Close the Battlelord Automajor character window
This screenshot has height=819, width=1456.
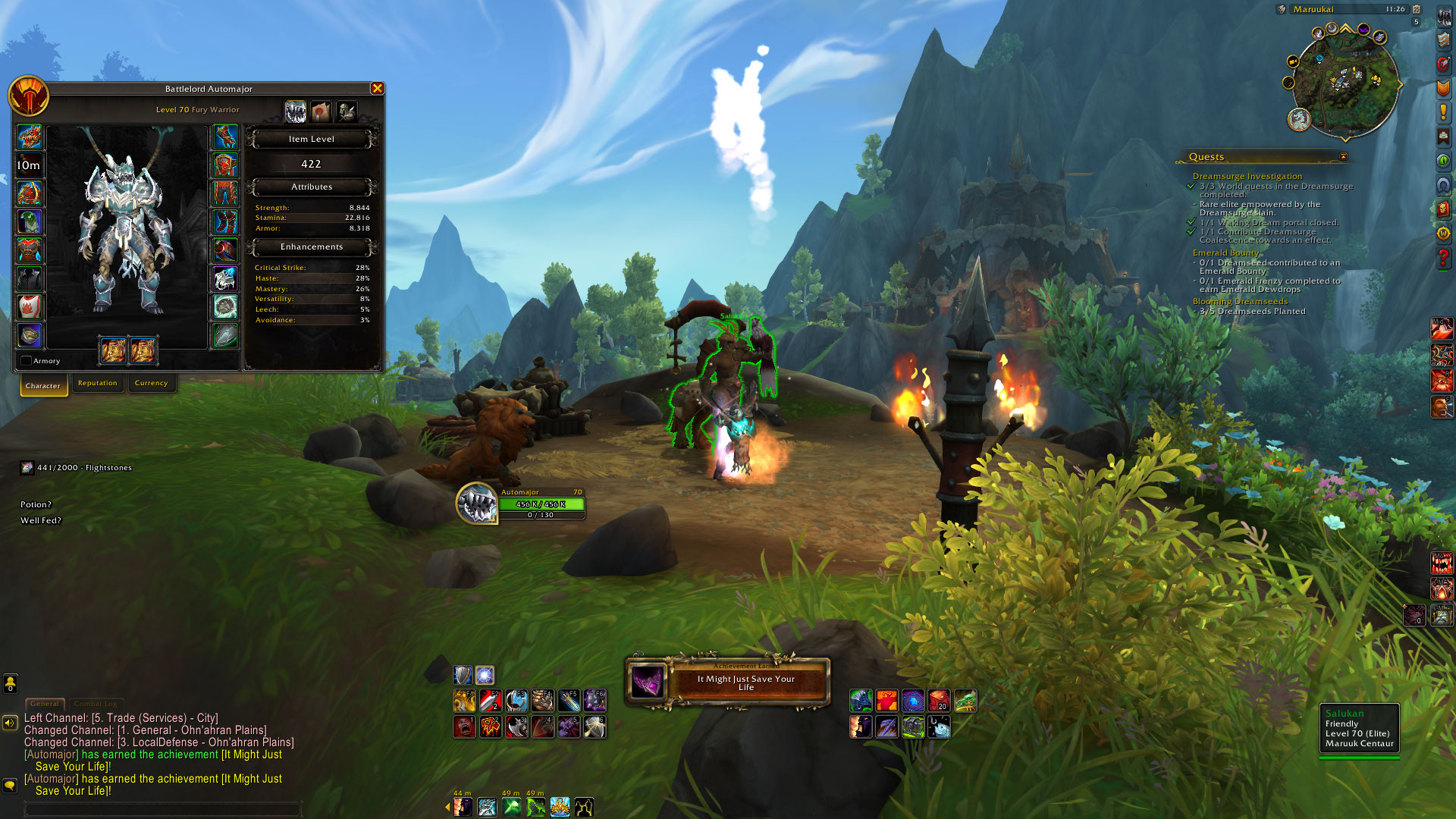pyautogui.click(x=377, y=89)
